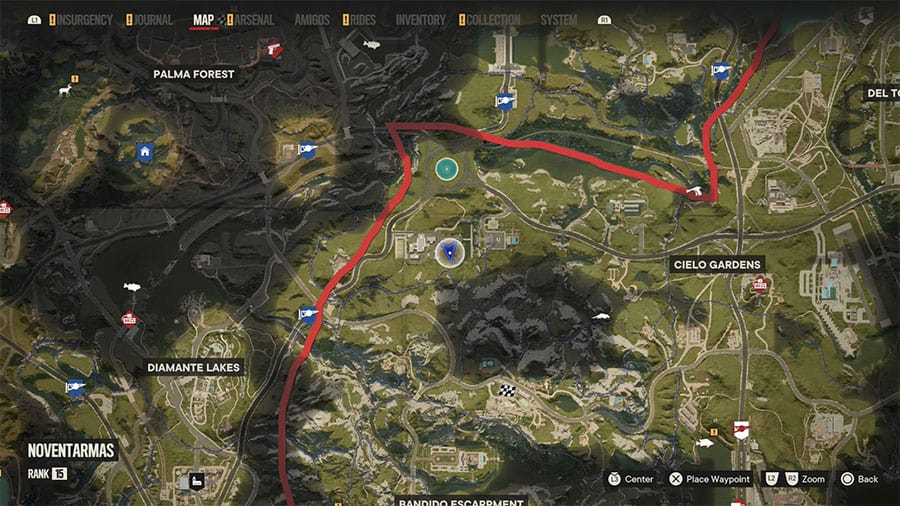Select the blue house hideout marker

coord(145,152)
